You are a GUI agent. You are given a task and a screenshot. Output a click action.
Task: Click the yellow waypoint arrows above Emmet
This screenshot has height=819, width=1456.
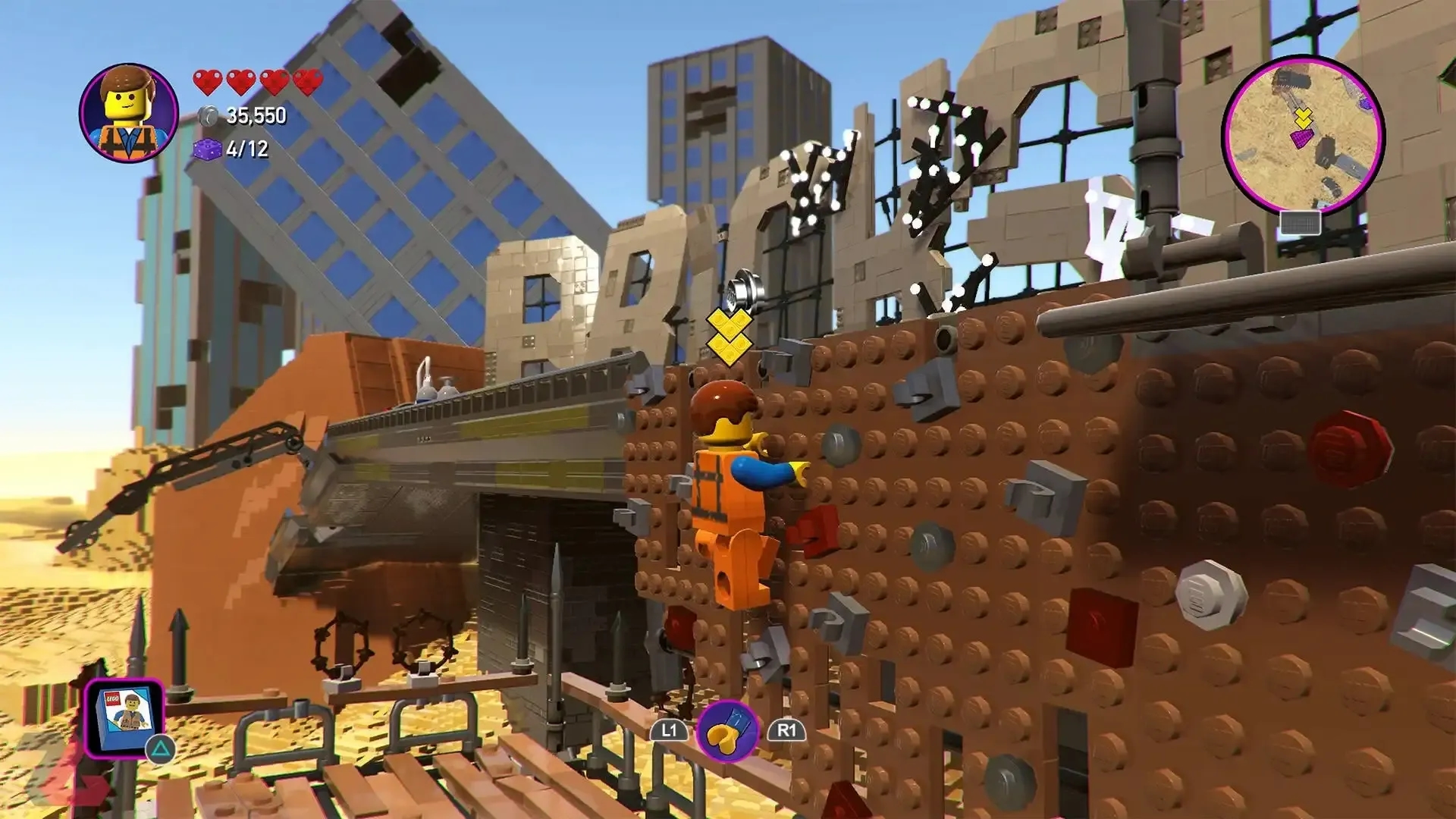[x=729, y=334]
